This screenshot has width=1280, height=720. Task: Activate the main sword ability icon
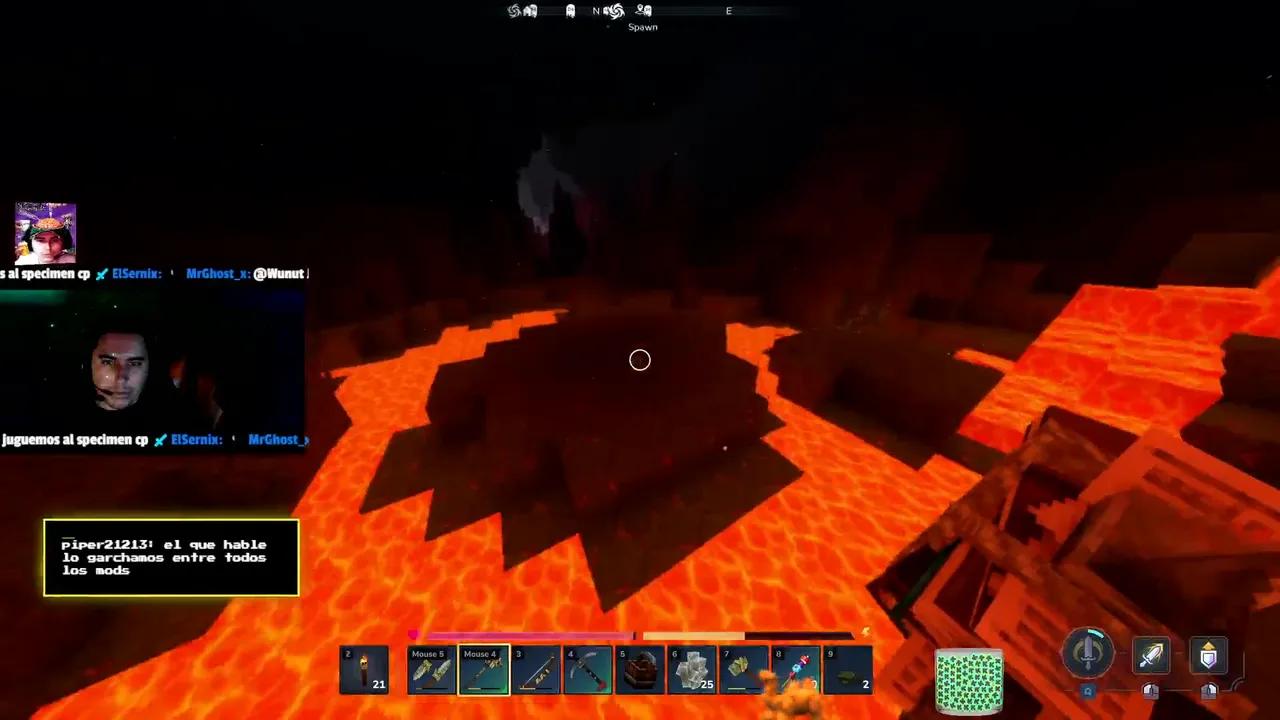pos(1088,654)
